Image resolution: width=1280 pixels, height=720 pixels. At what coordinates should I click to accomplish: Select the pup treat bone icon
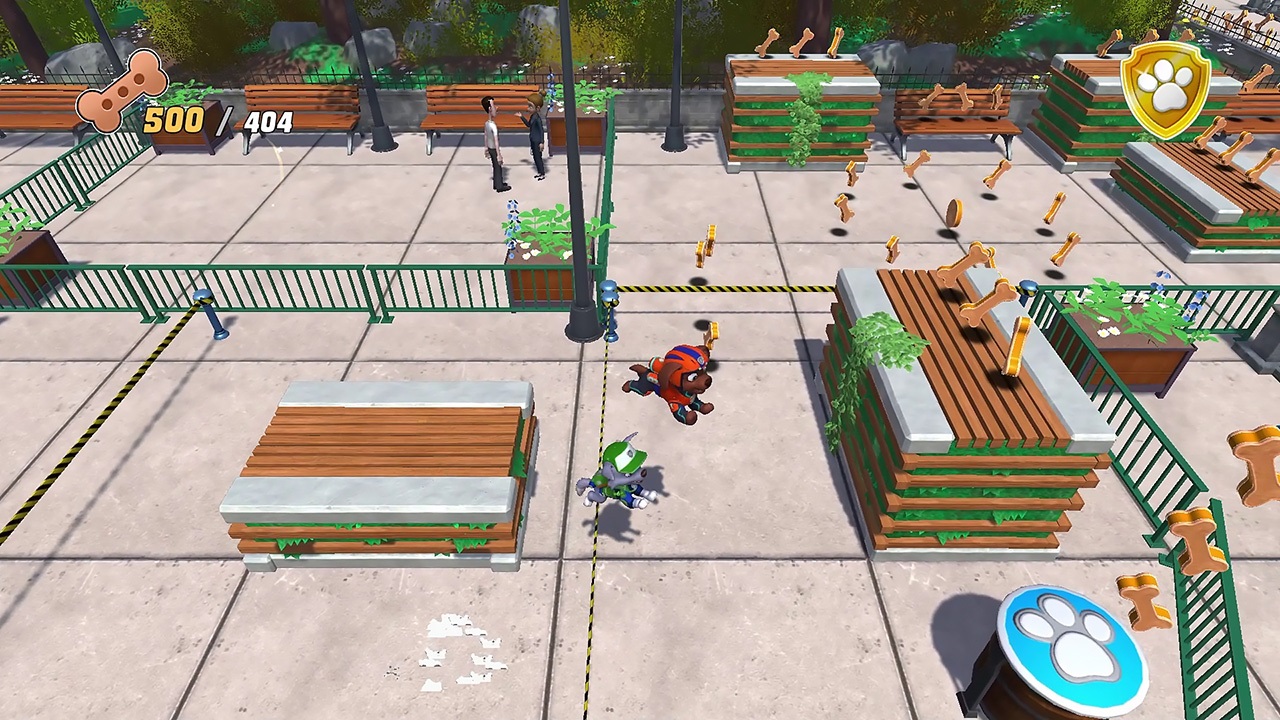tap(122, 91)
